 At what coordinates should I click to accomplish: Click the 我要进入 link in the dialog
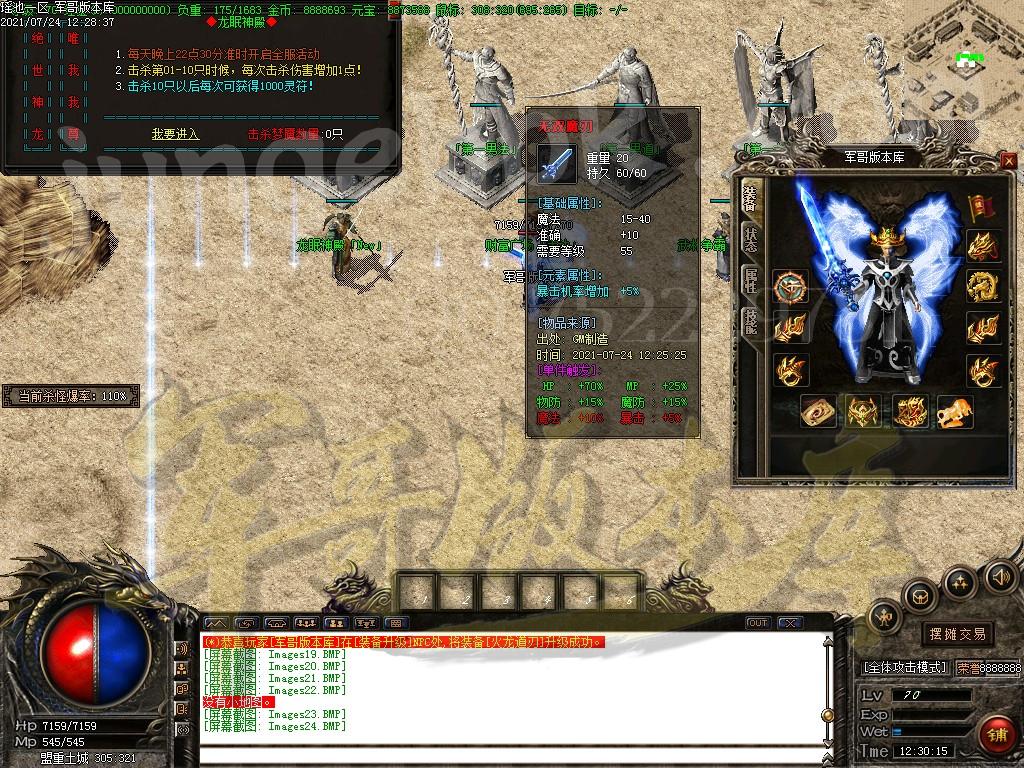tap(175, 134)
